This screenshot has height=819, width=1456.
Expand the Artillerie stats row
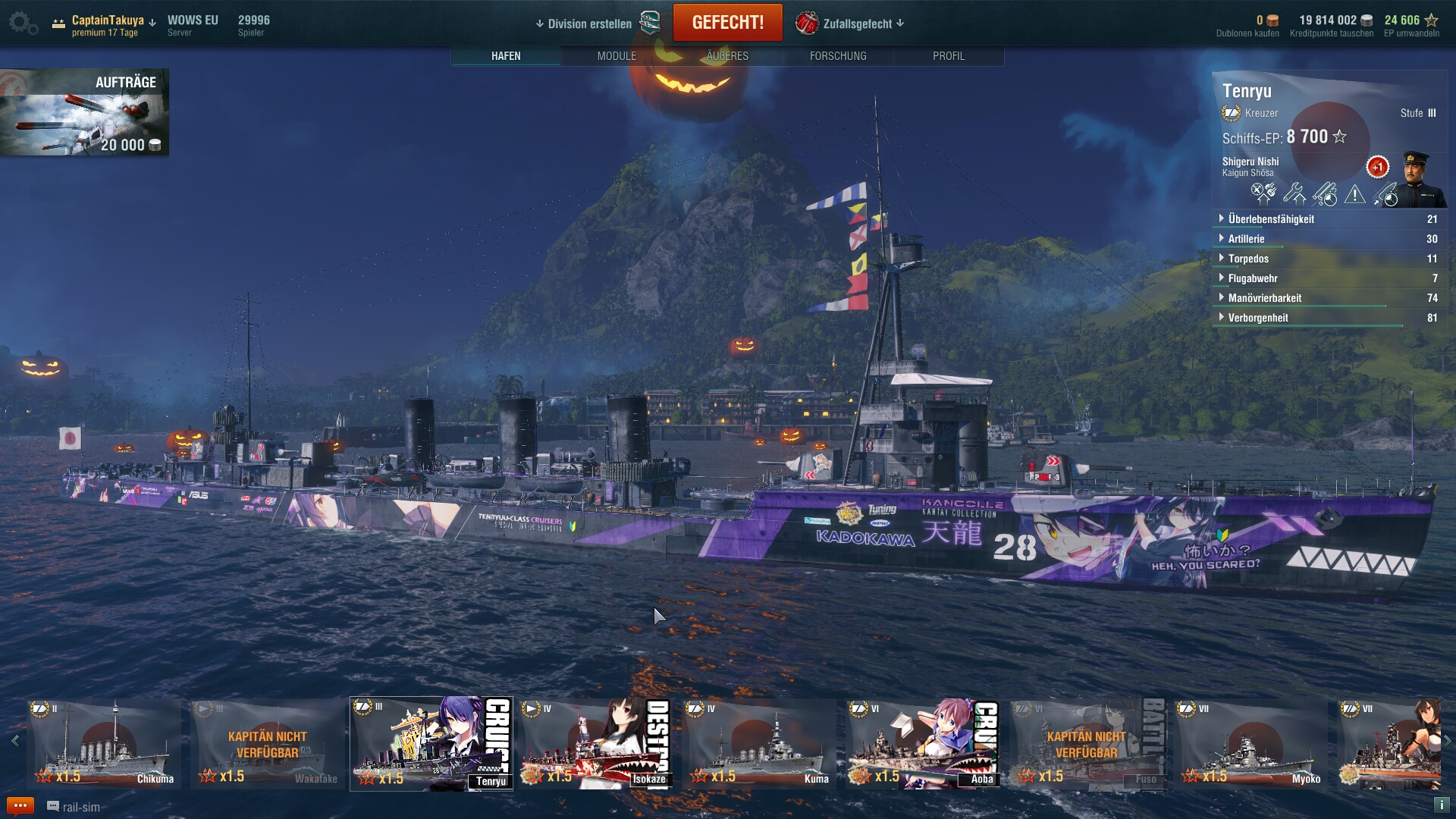[x=1246, y=239]
